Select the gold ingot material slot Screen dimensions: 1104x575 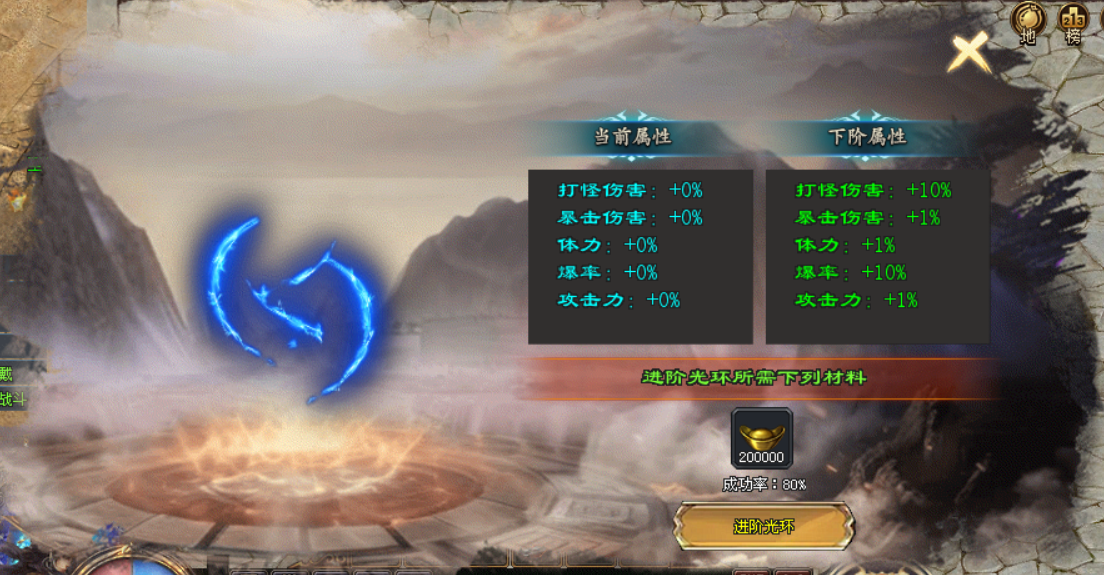pyautogui.click(x=762, y=438)
